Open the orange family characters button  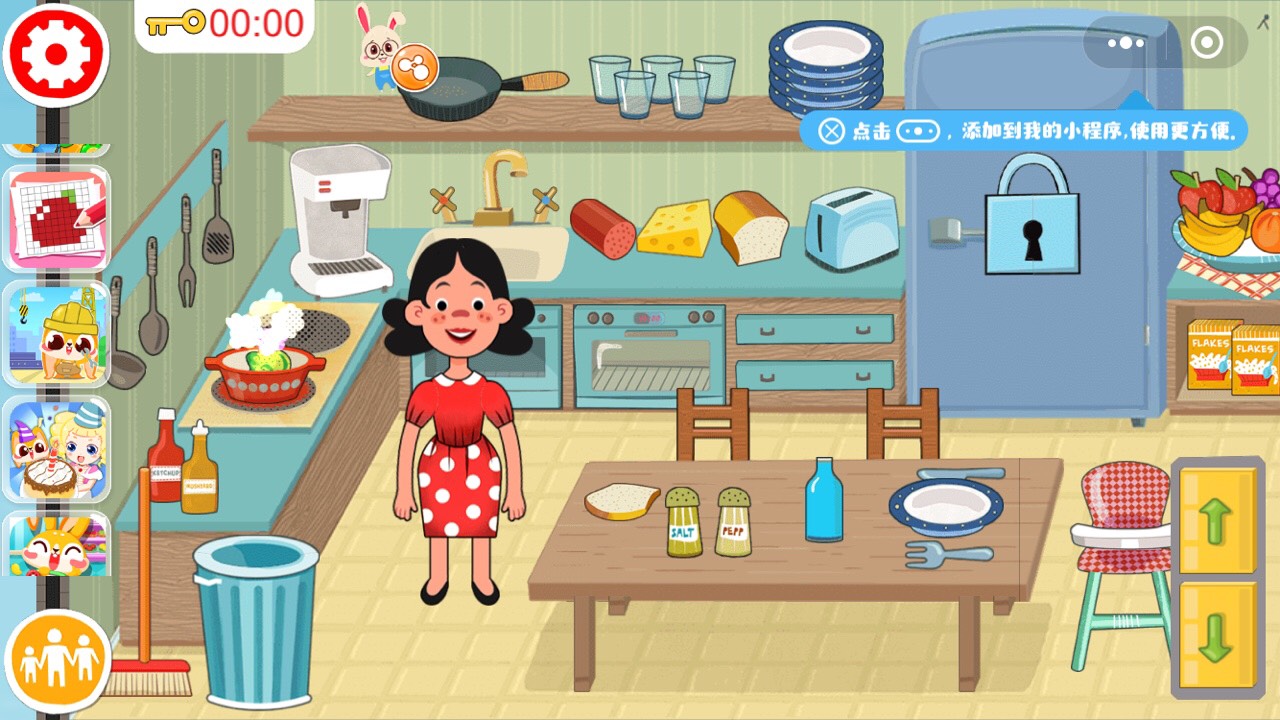[57, 660]
